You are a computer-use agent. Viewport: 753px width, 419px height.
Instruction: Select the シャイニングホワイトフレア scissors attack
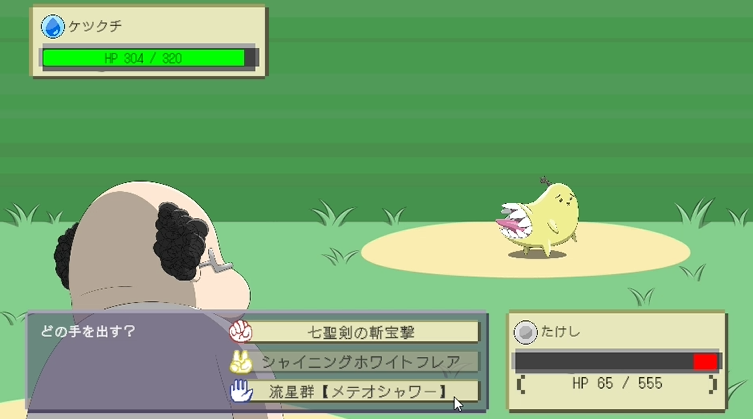pos(361,361)
